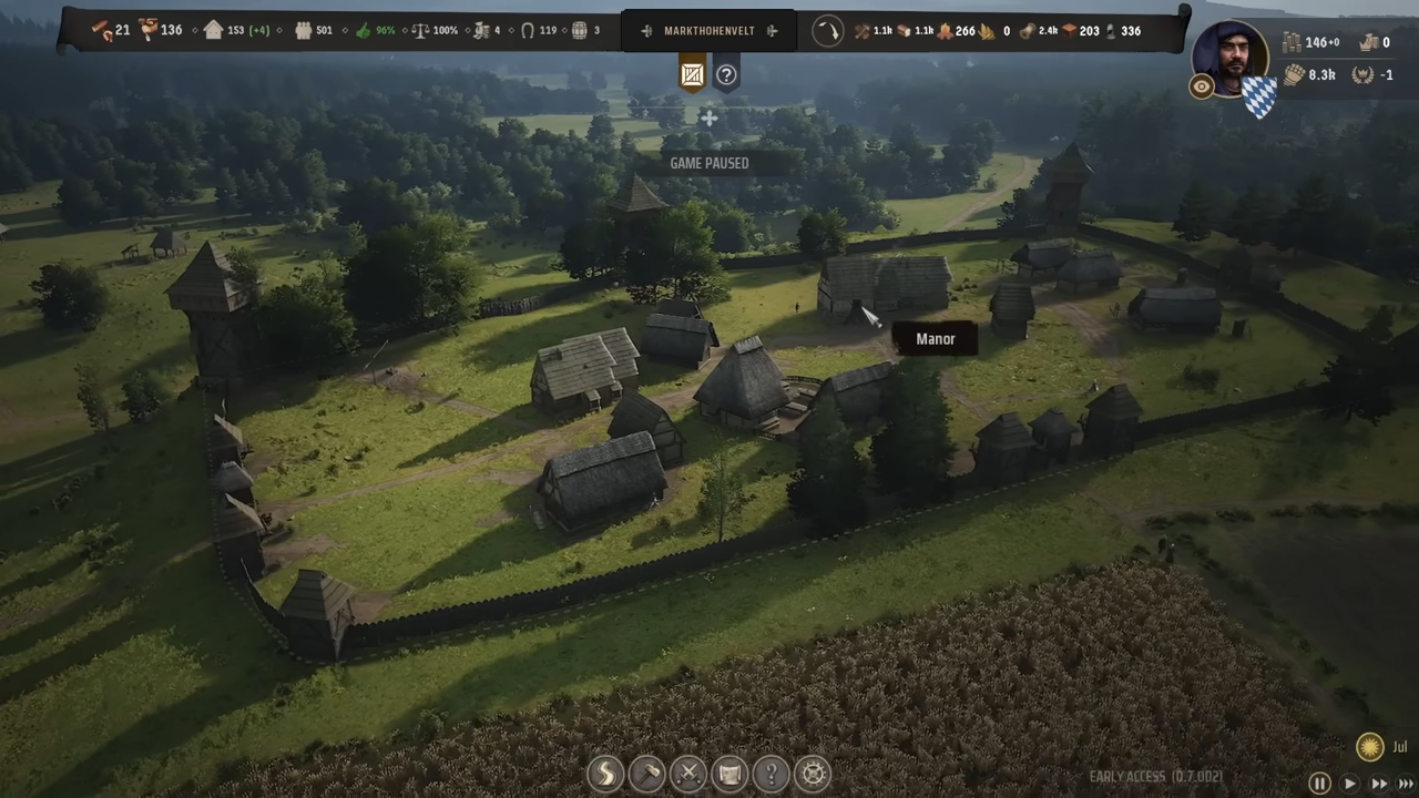
Task: Click the green approval thumbs-up icon
Action: pos(362,30)
